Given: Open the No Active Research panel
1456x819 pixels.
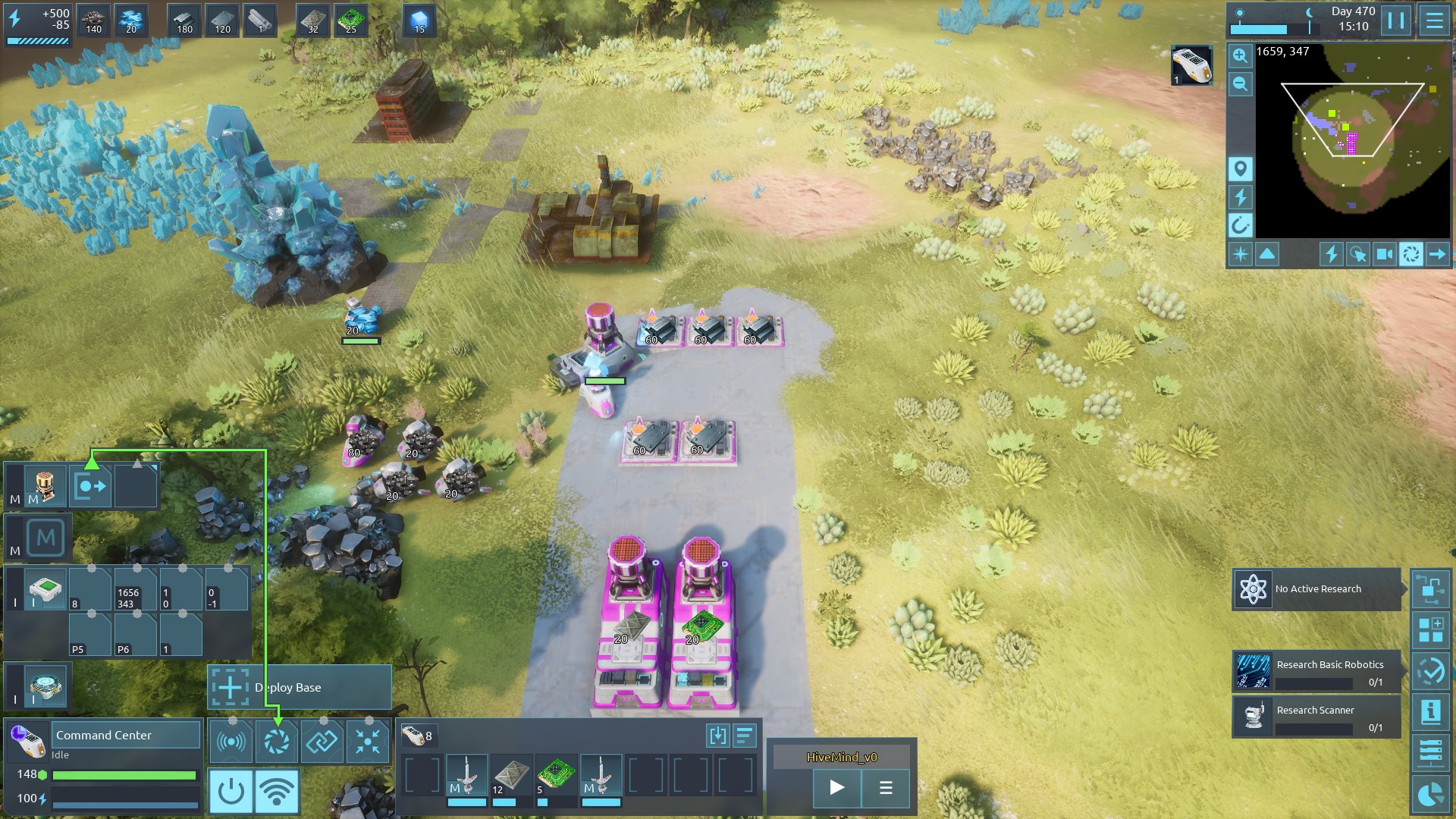Looking at the screenshot, I should pos(1316,589).
